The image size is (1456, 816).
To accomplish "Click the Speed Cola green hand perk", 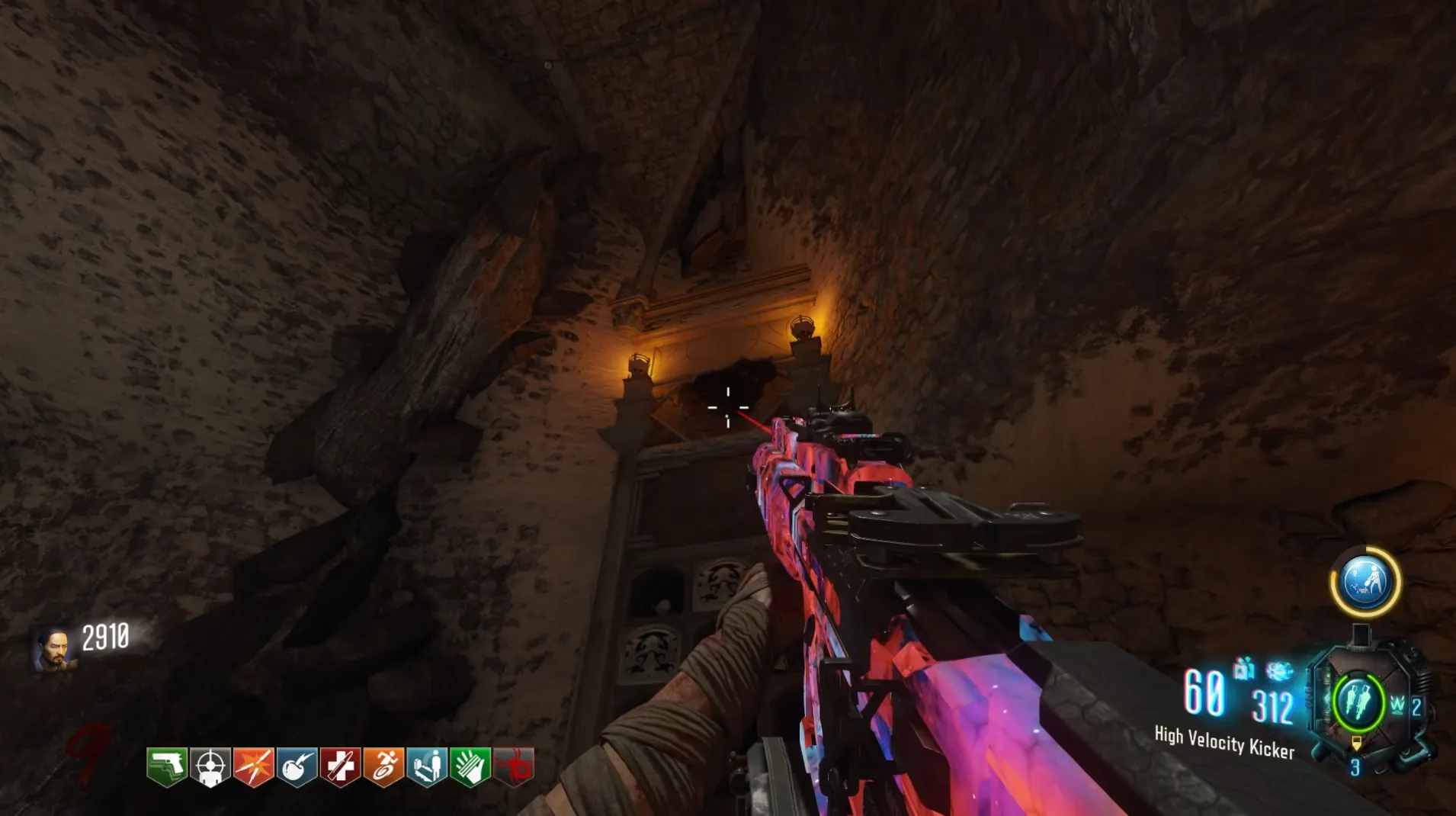I will [x=470, y=766].
